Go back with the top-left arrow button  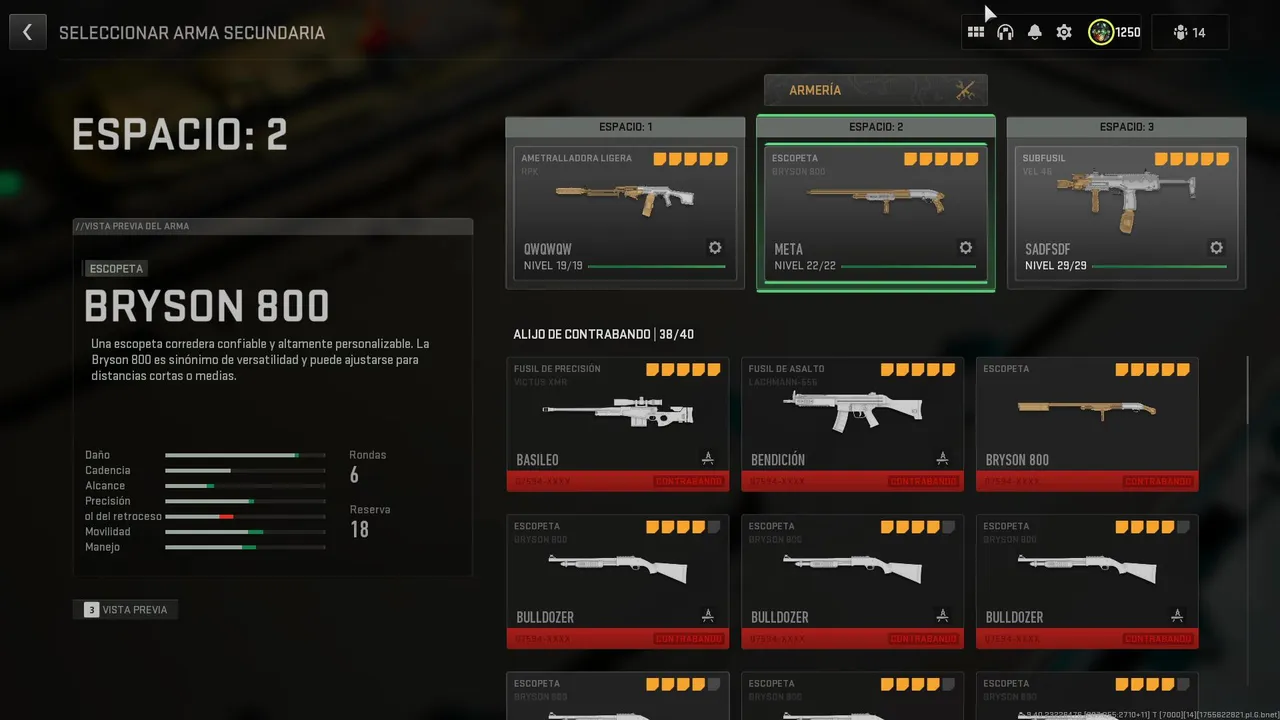pyautogui.click(x=27, y=32)
